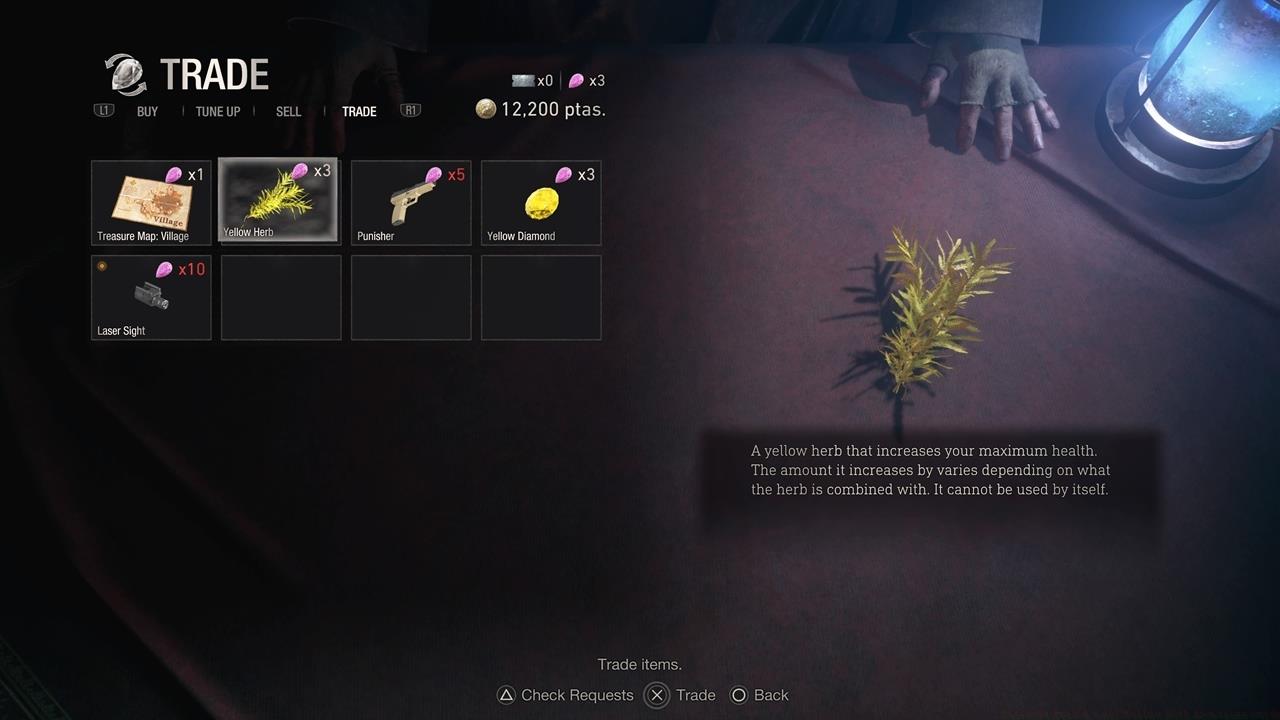Switch to the BUY tab
The image size is (1280, 720).
(147, 111)
